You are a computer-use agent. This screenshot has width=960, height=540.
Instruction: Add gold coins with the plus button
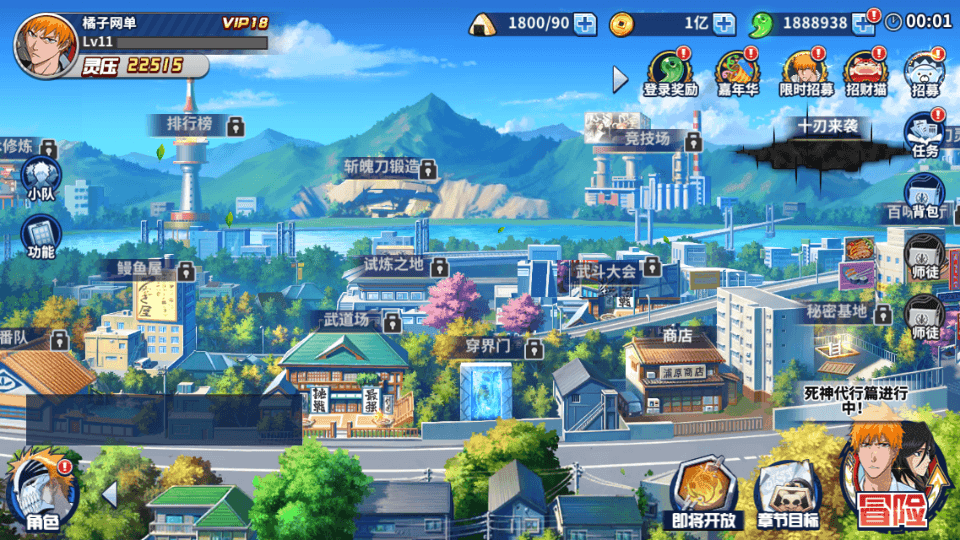724,23
